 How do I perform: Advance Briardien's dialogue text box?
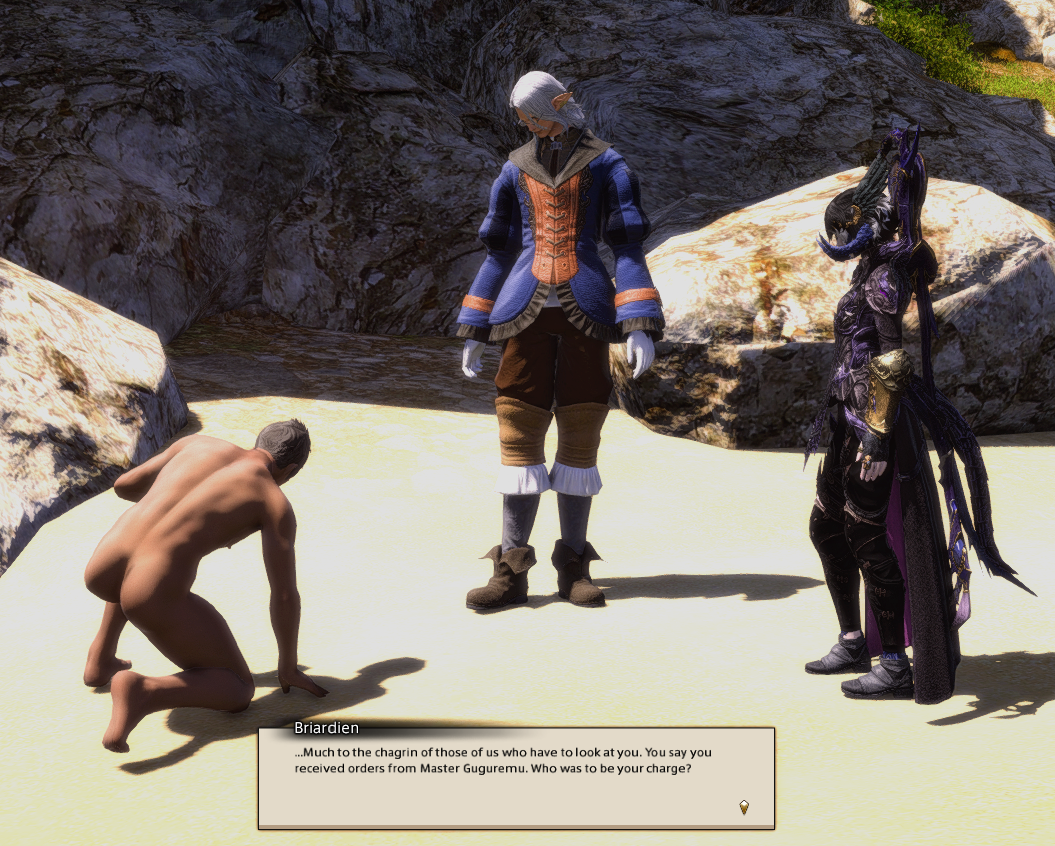(516, 777)
